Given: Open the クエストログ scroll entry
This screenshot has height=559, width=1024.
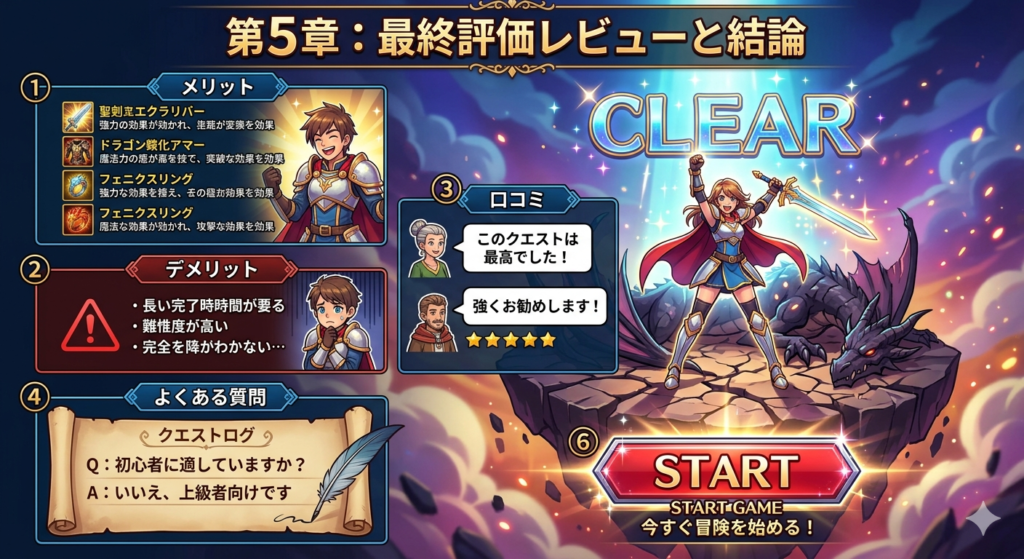Looking at the screenshot, I should pyautogui.click(x=199, y=435).
